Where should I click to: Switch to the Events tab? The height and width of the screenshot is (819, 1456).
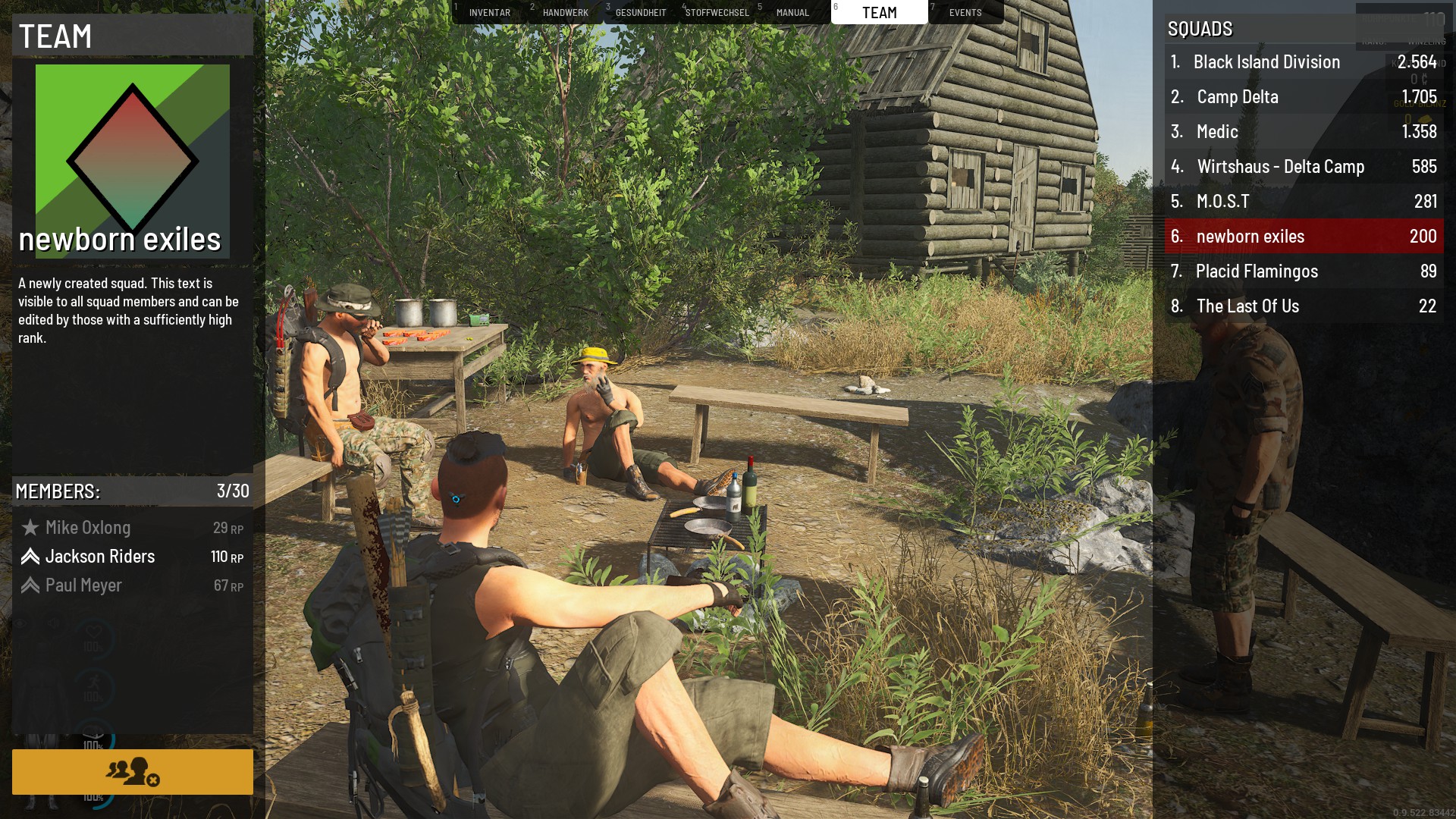[965, 12]
